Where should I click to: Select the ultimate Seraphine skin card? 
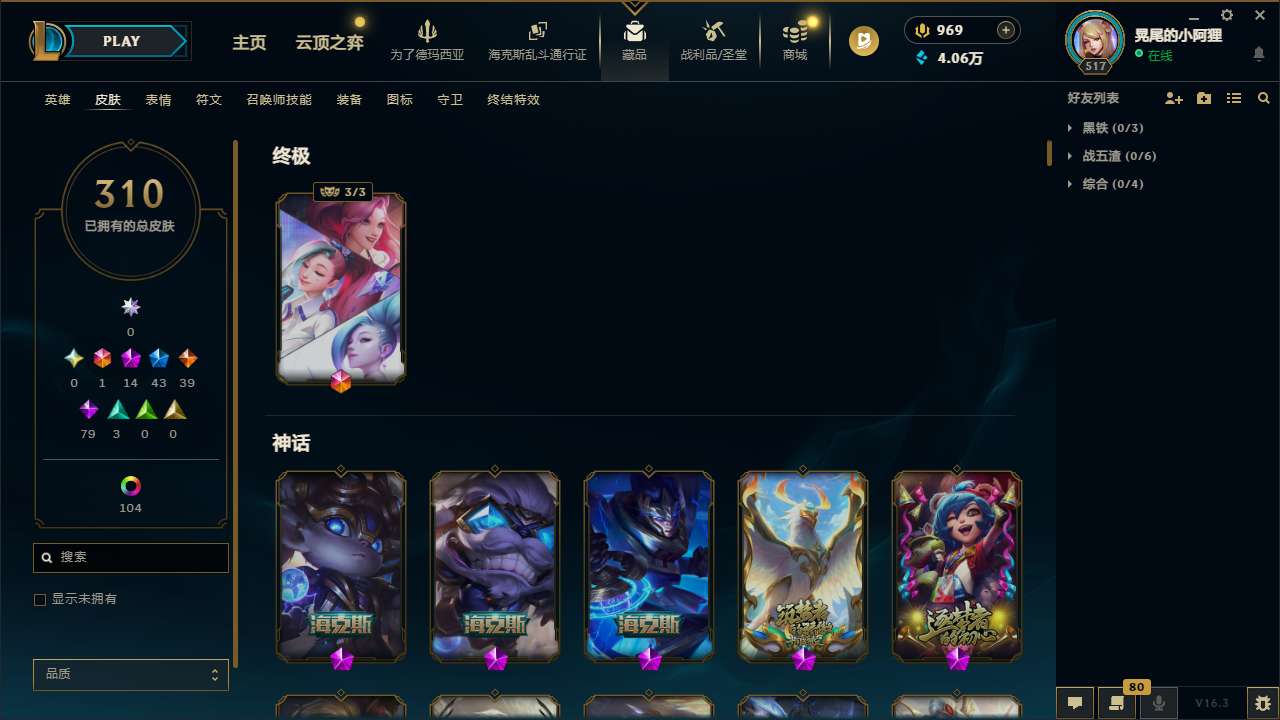(x=340, y=290)
